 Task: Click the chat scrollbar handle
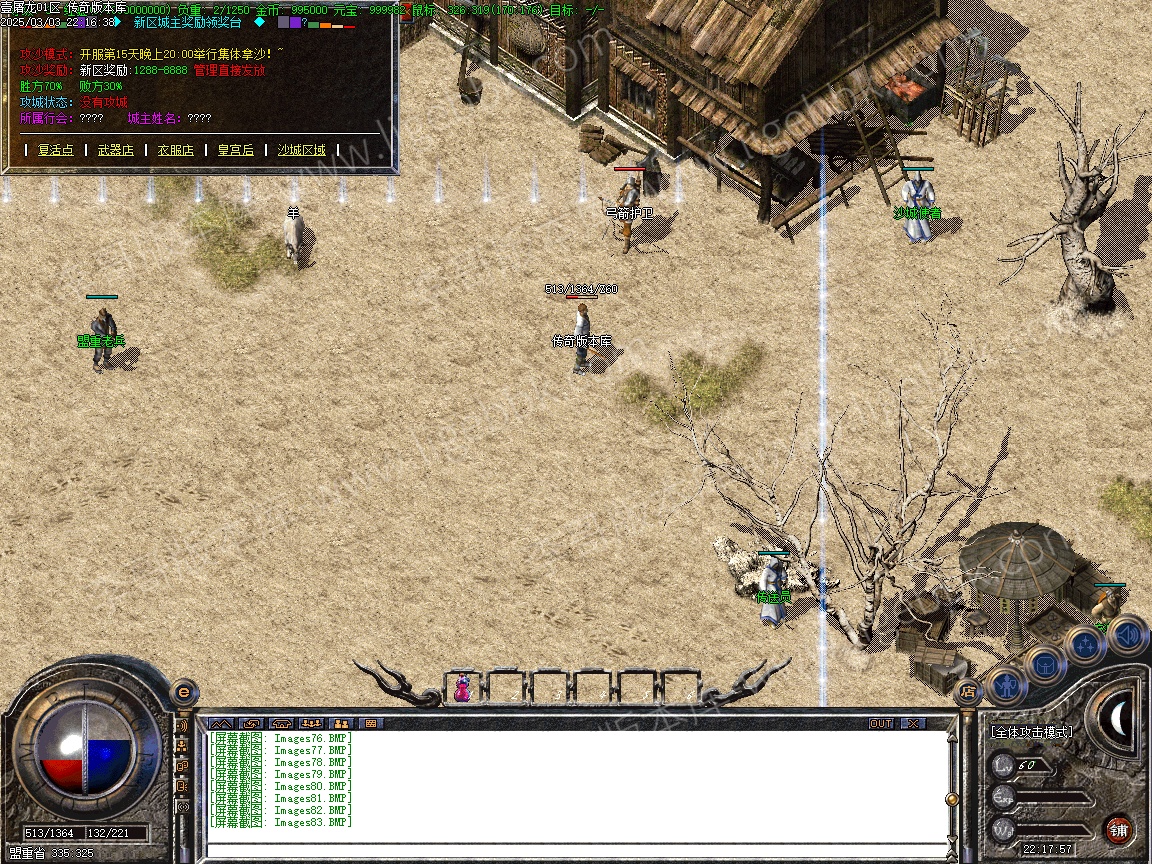(x=952, y=799)
